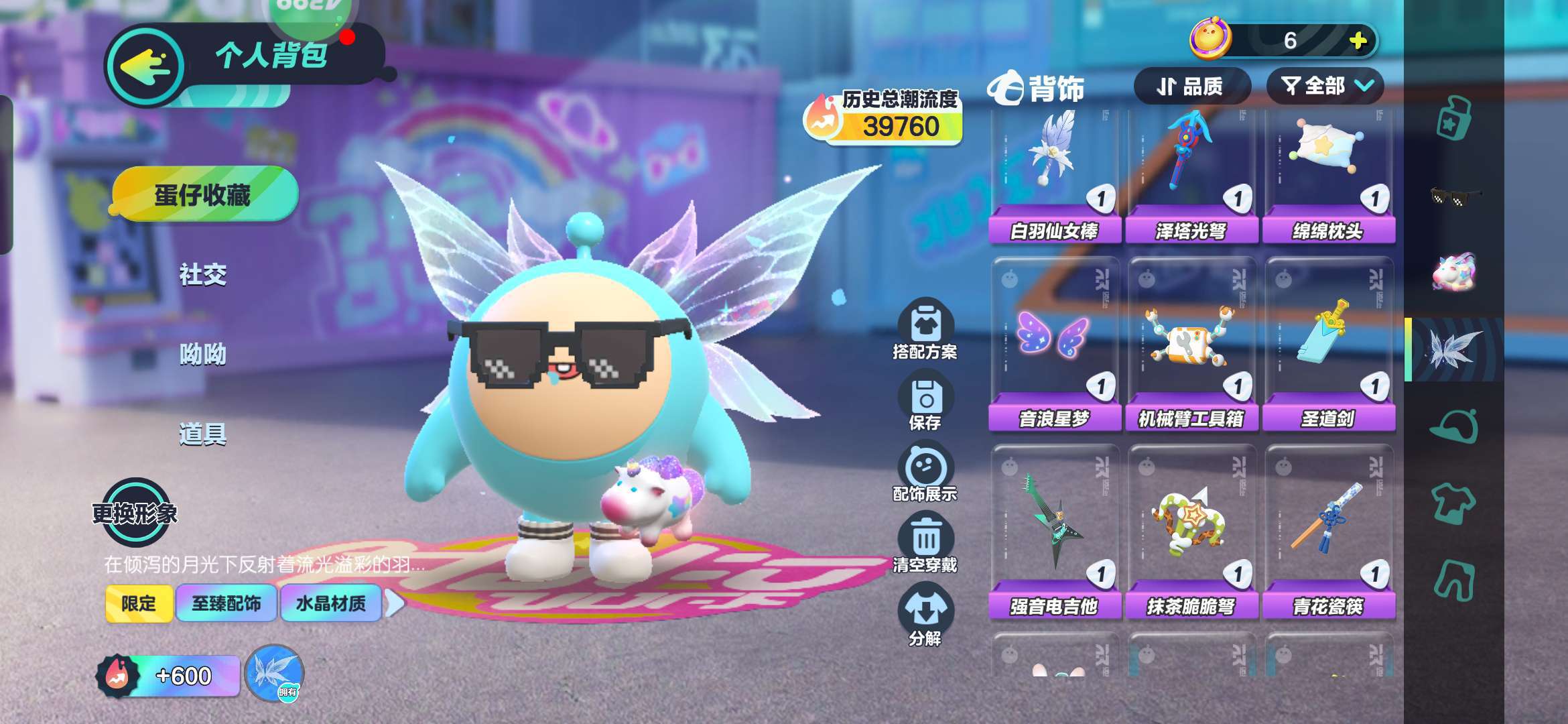Sort items by 品质

tap(1191, 86)
